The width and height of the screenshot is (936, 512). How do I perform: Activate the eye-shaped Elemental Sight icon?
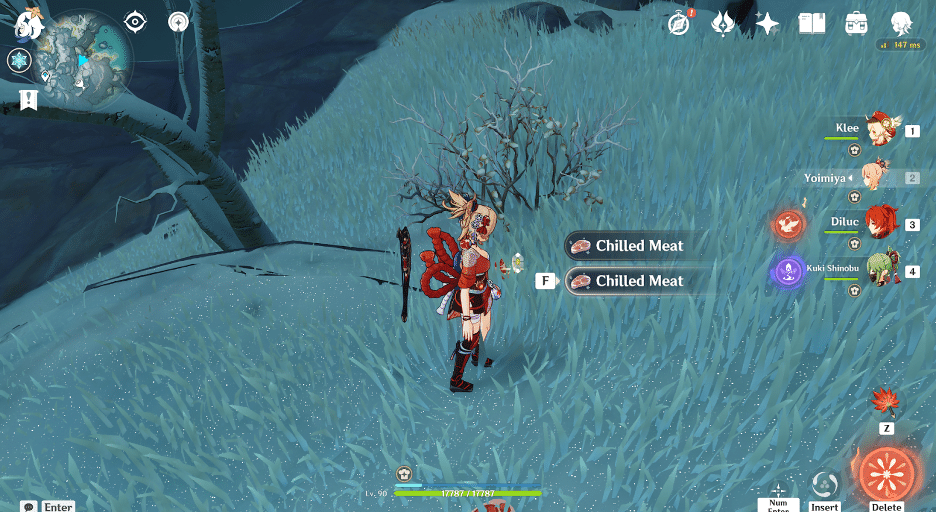coord(135,21)
